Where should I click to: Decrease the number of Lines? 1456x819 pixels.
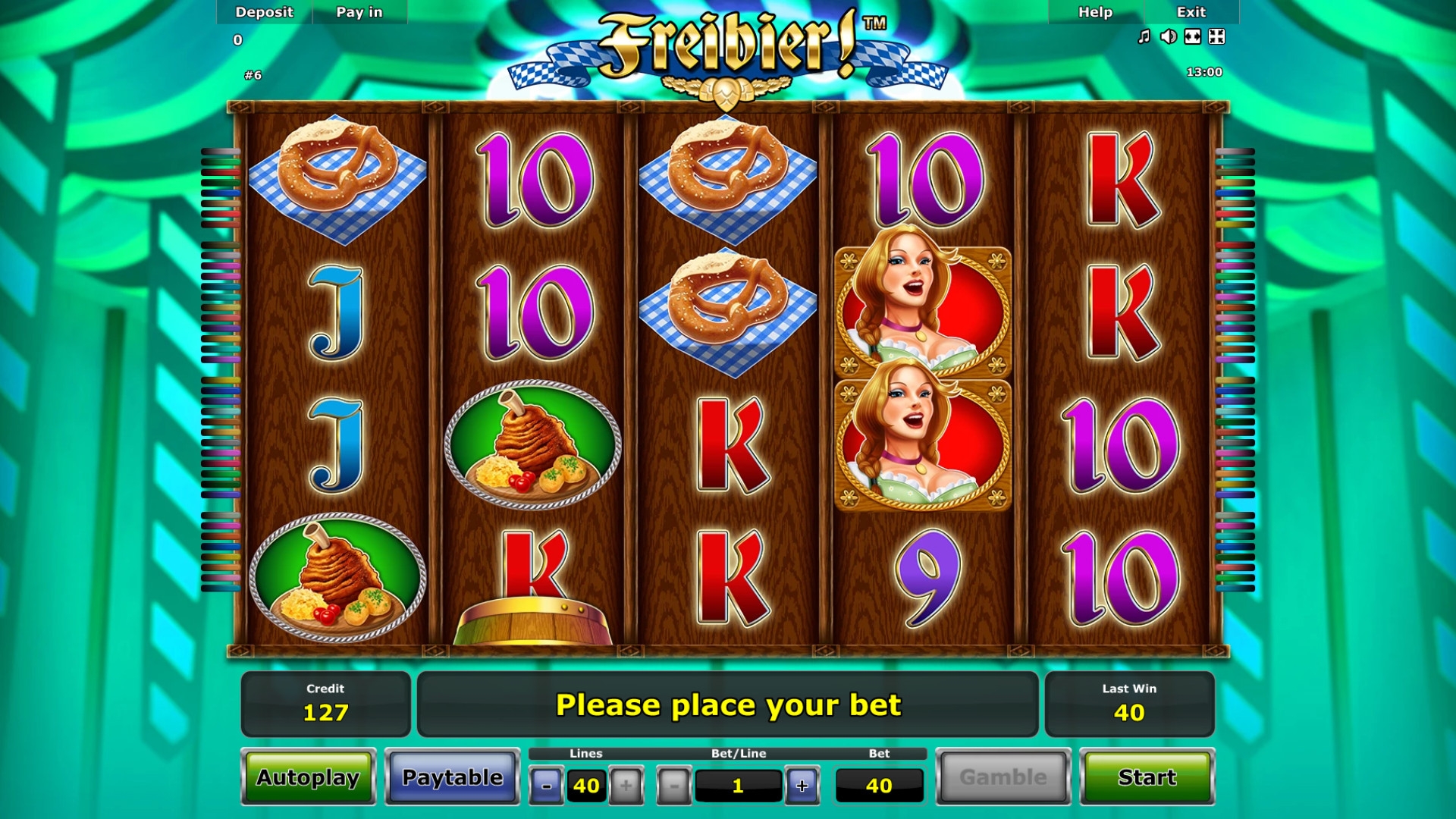tap(546, 786)
